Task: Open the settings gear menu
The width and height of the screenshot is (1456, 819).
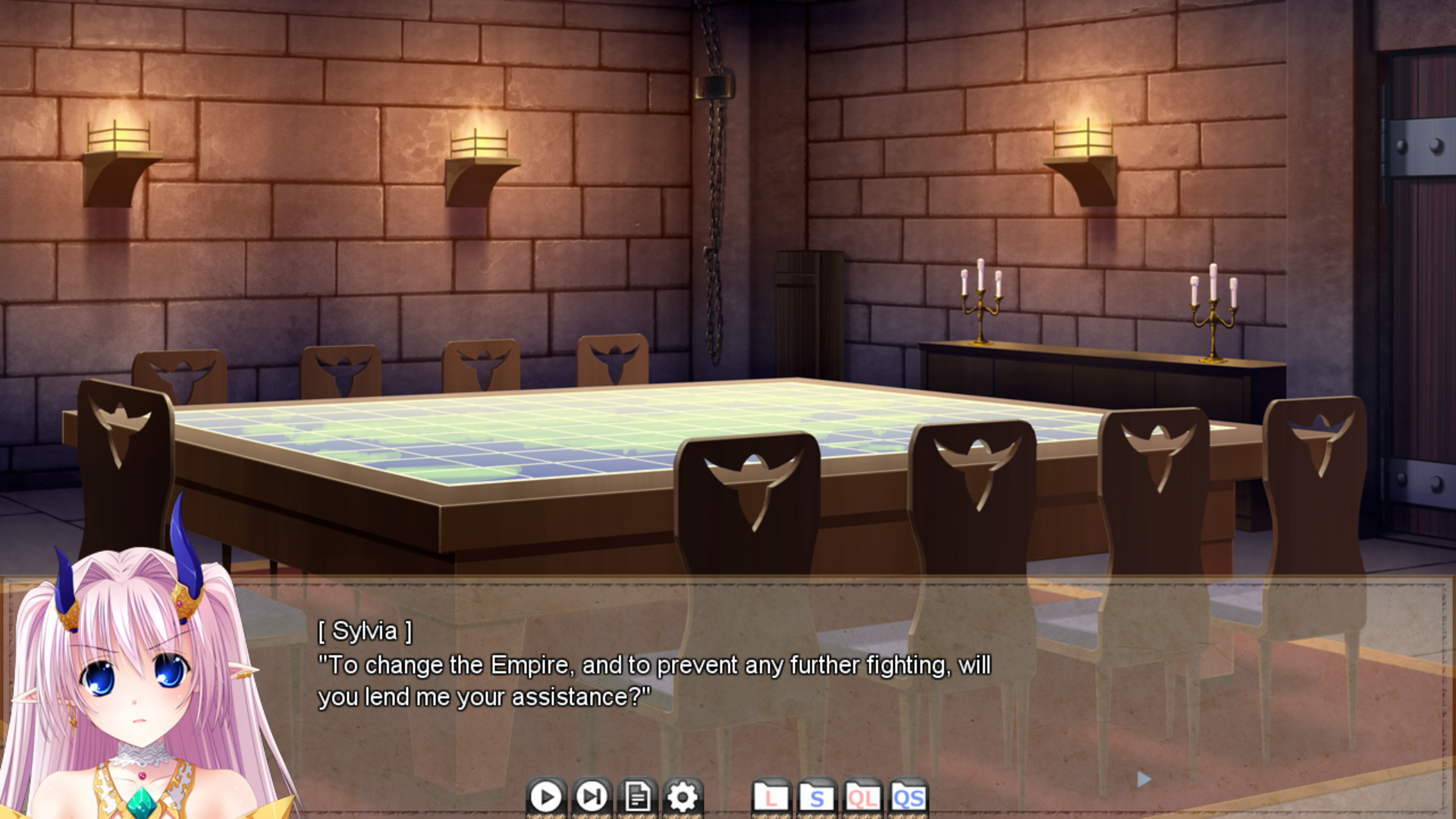Action: [x=682, y=797]
